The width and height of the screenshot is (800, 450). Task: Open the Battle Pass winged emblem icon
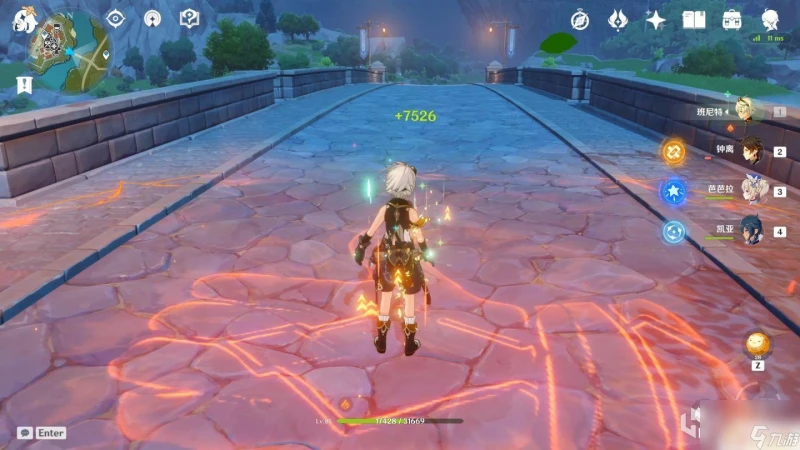coord(618,19)
